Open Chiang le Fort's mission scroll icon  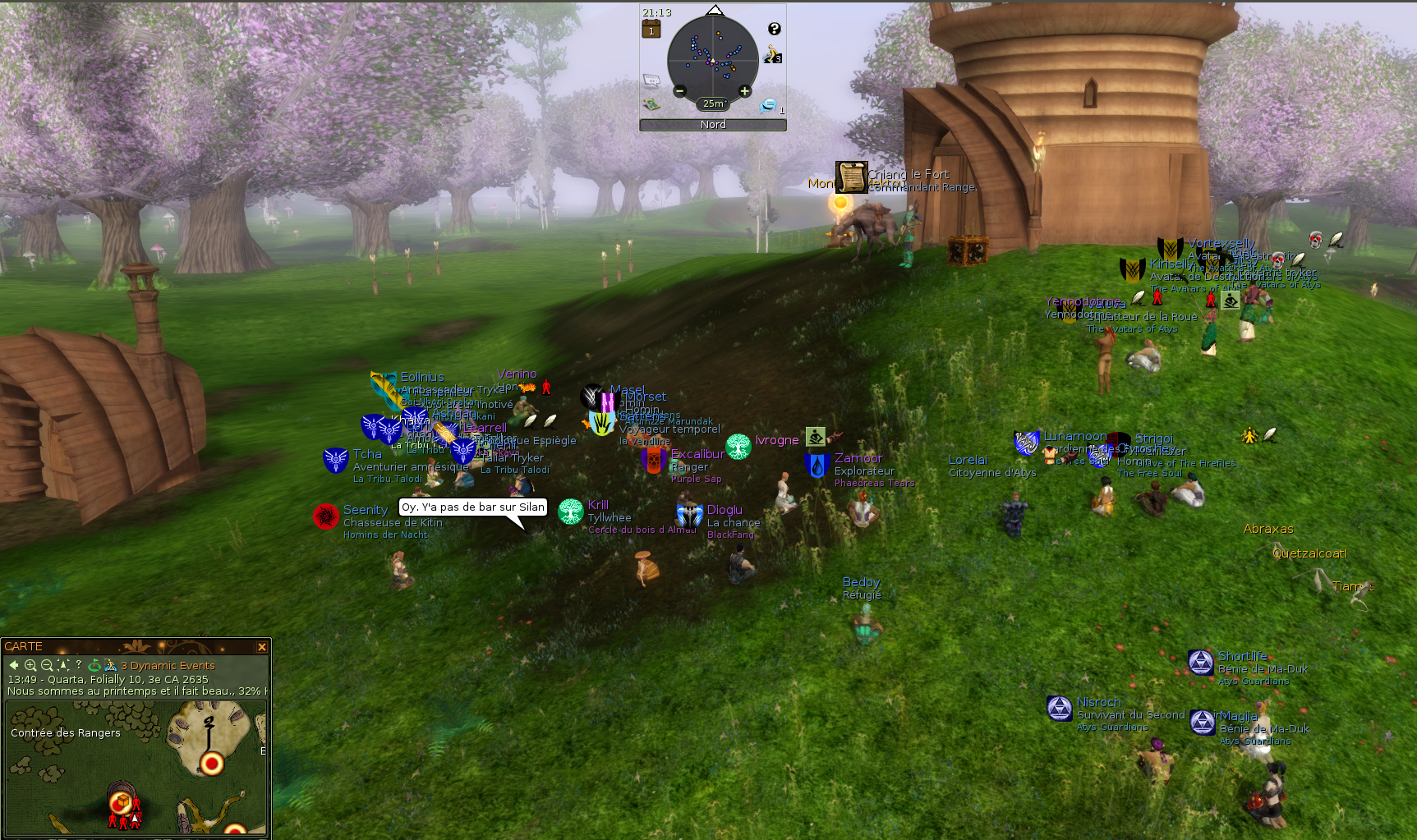pos(851,177)
